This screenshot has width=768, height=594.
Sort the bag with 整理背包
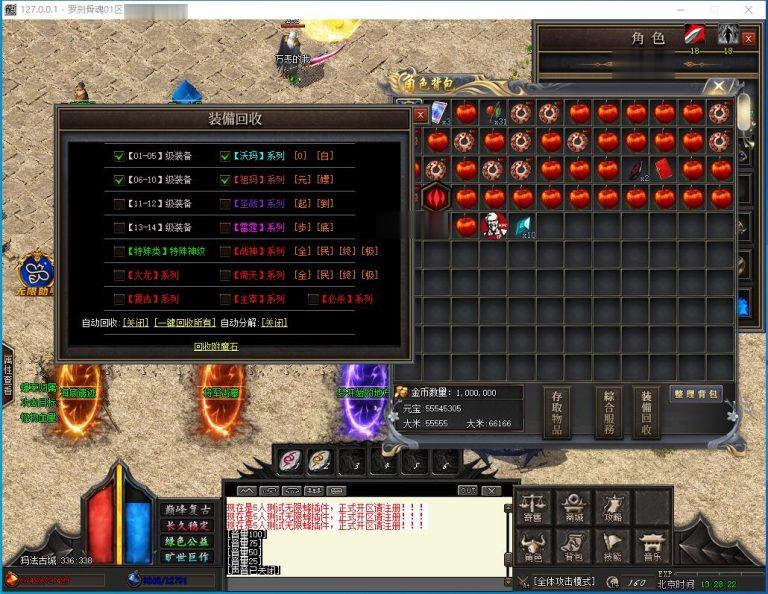click(x=695, y=394)
